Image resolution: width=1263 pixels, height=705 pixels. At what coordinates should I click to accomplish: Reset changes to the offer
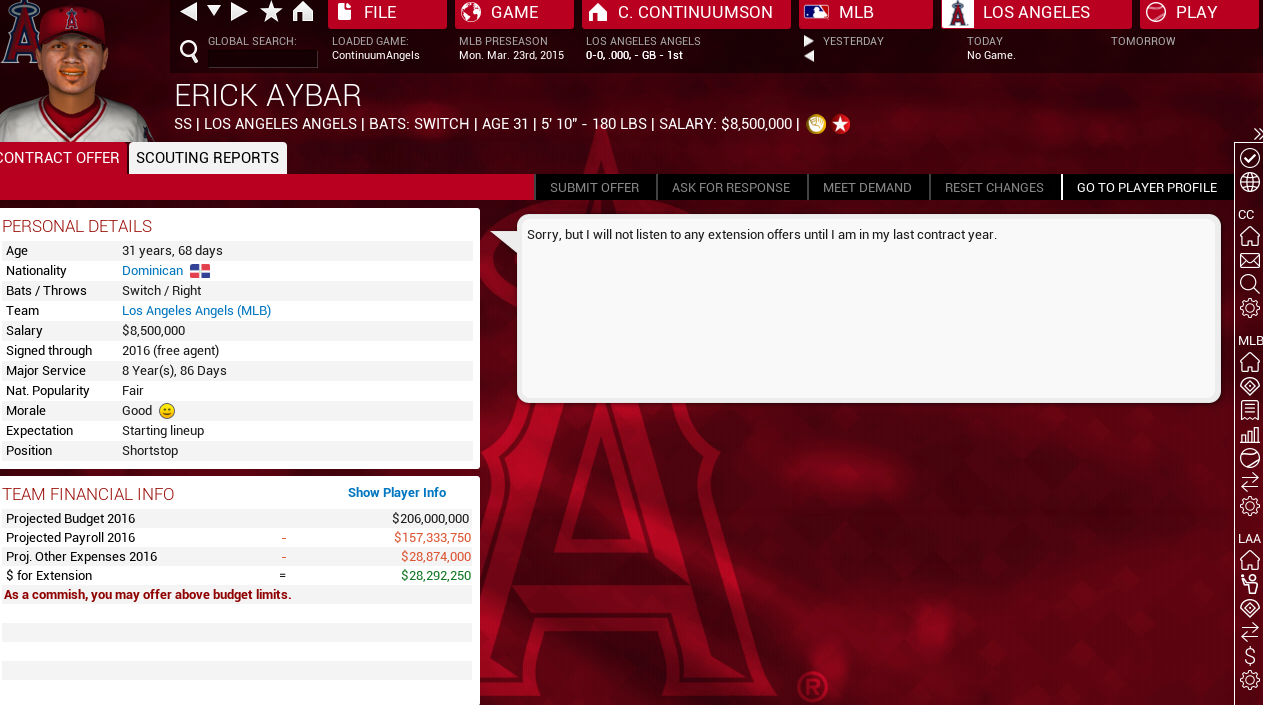click(994, 188)
